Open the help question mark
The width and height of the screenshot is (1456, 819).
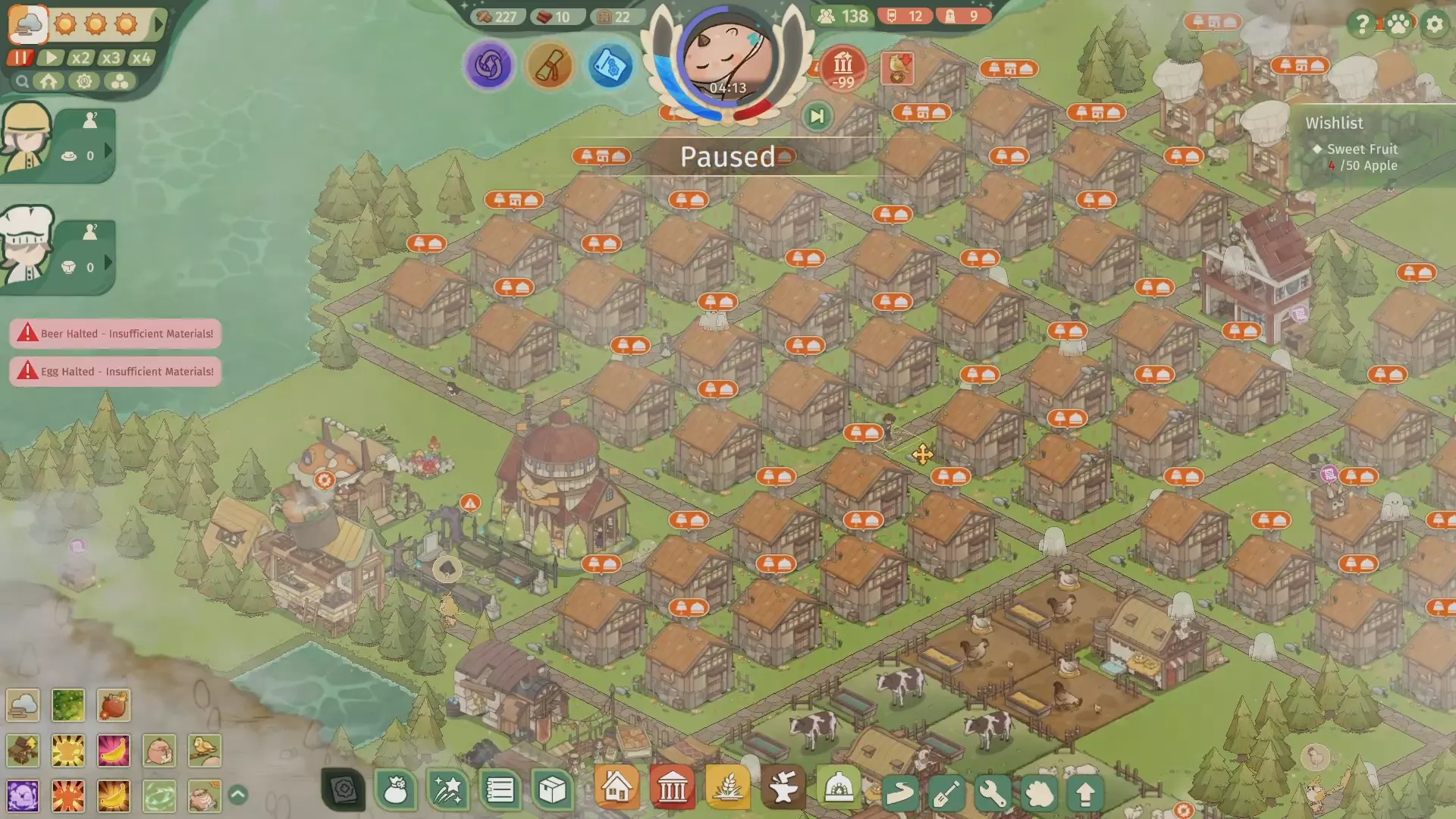[1362, 24]
